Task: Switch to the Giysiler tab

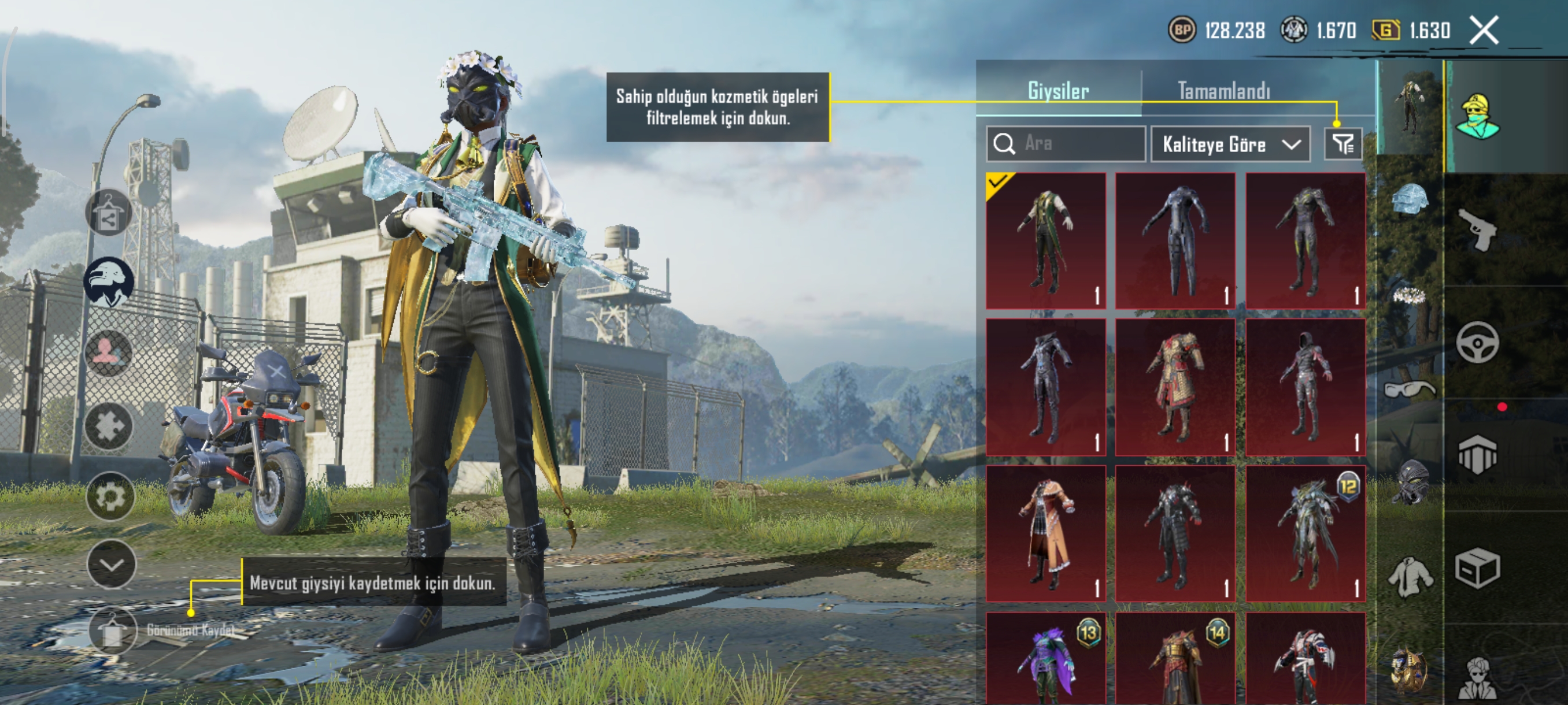Action: (x=1058, y=91)
